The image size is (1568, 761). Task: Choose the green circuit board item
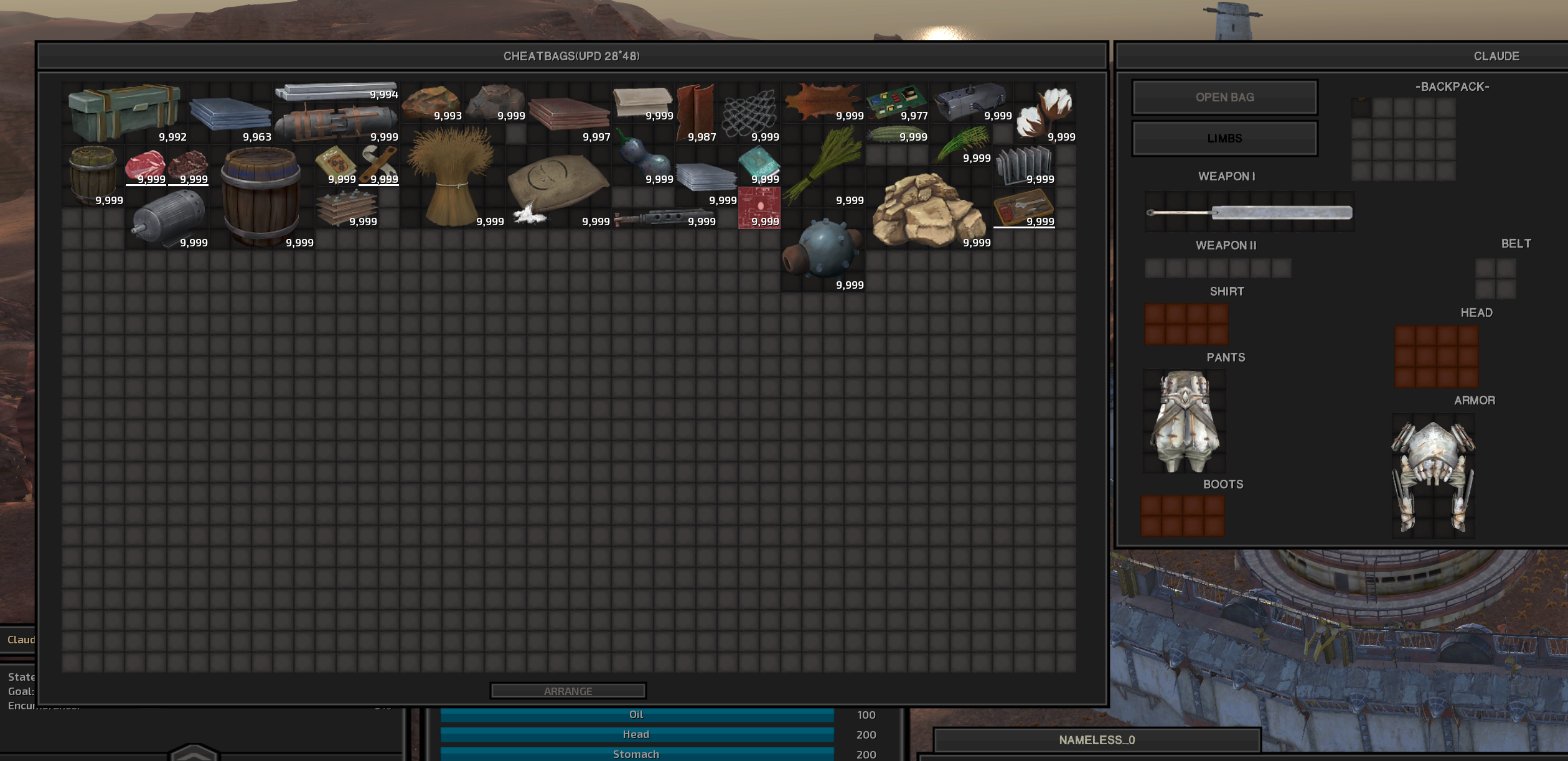click(x=895, y=102)
